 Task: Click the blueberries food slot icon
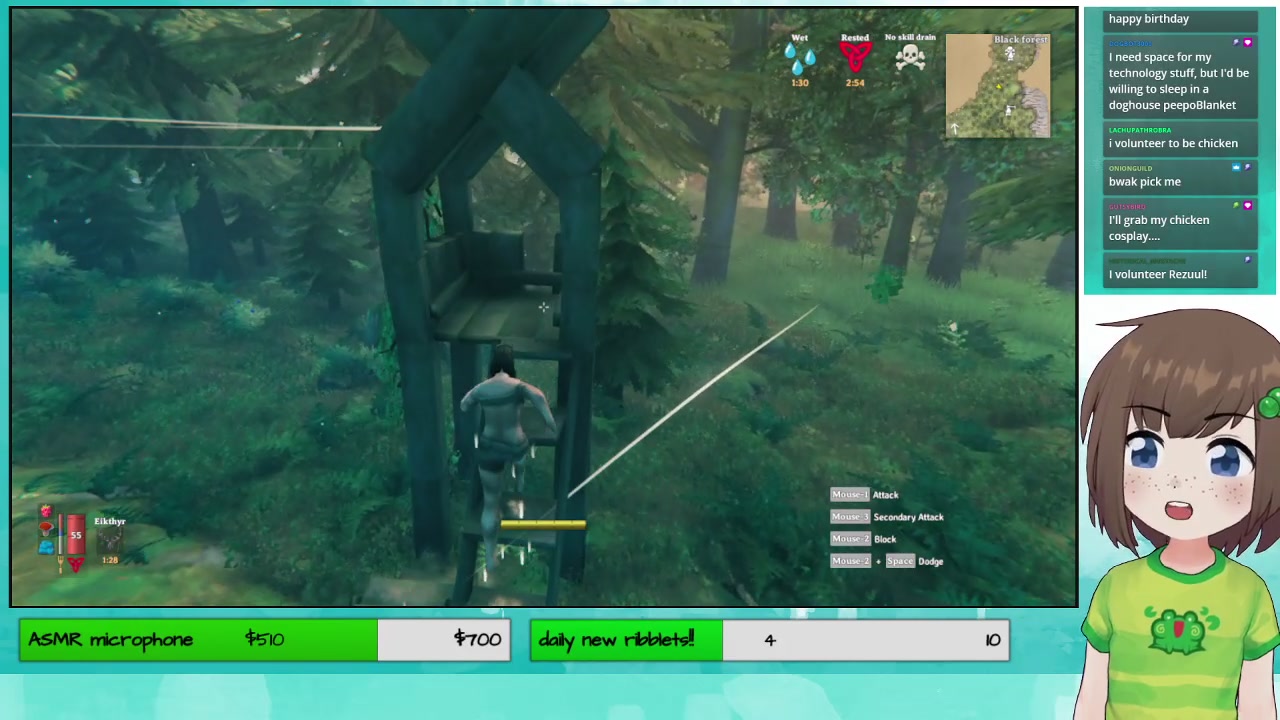click(46, 546)
